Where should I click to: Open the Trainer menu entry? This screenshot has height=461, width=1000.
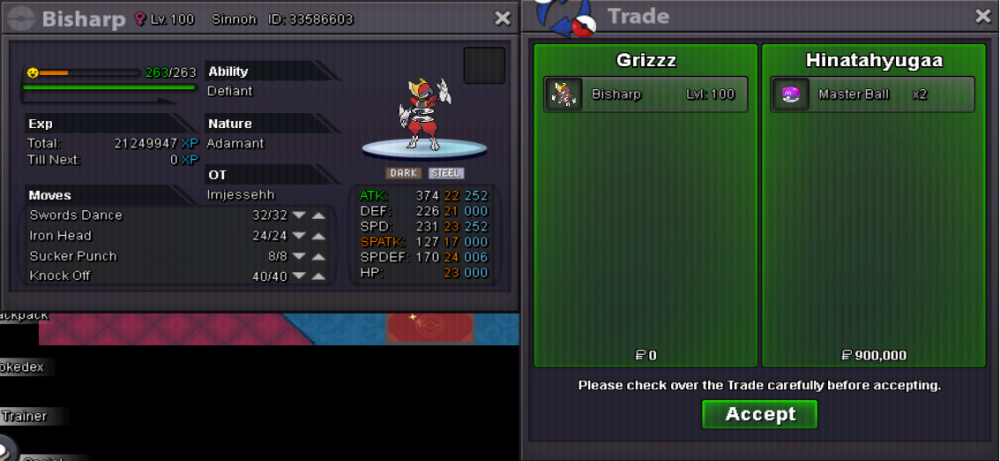(x=23, y=416)
